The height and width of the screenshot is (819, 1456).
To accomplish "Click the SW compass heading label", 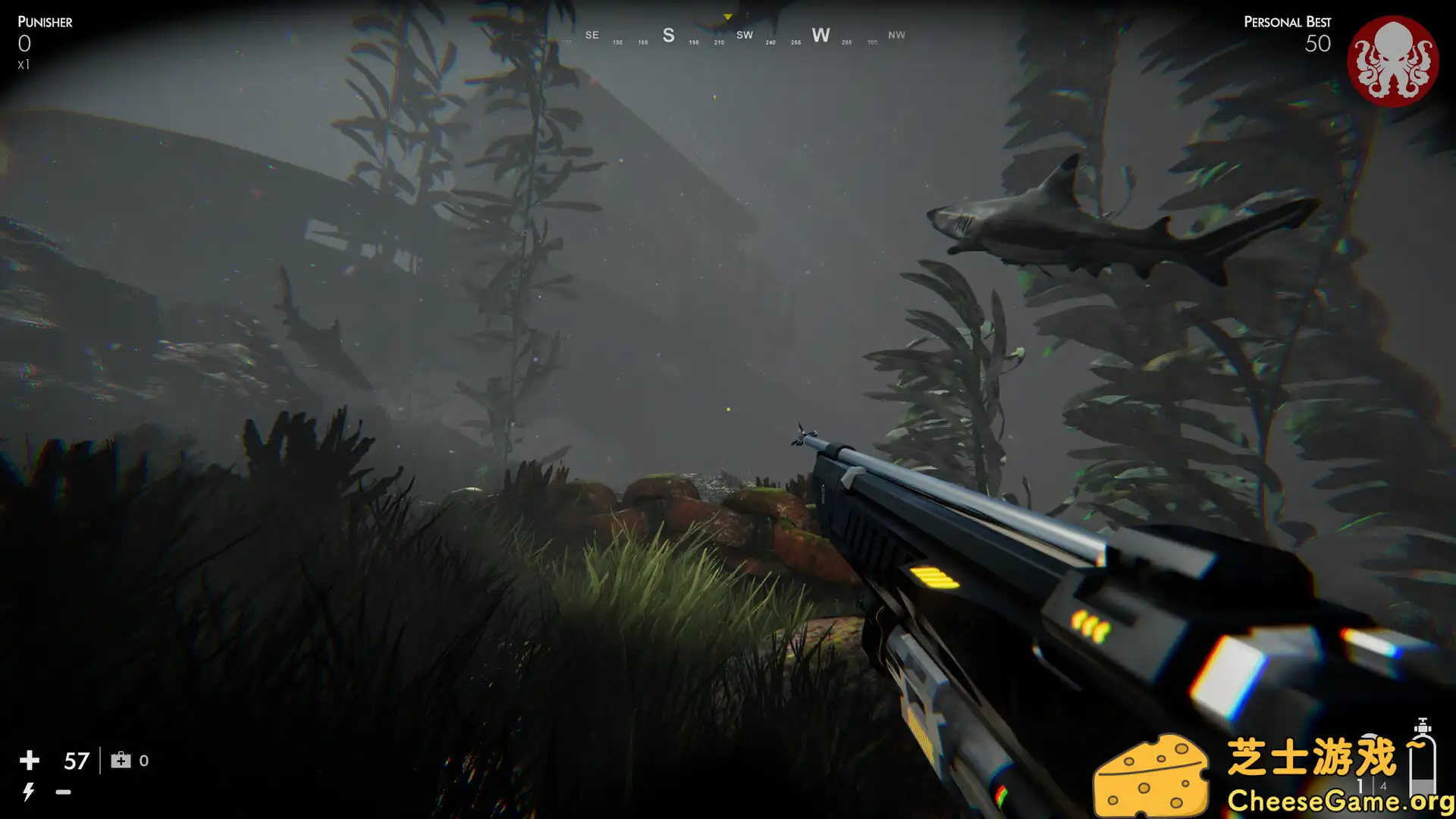I will click(x=745, y=35).
